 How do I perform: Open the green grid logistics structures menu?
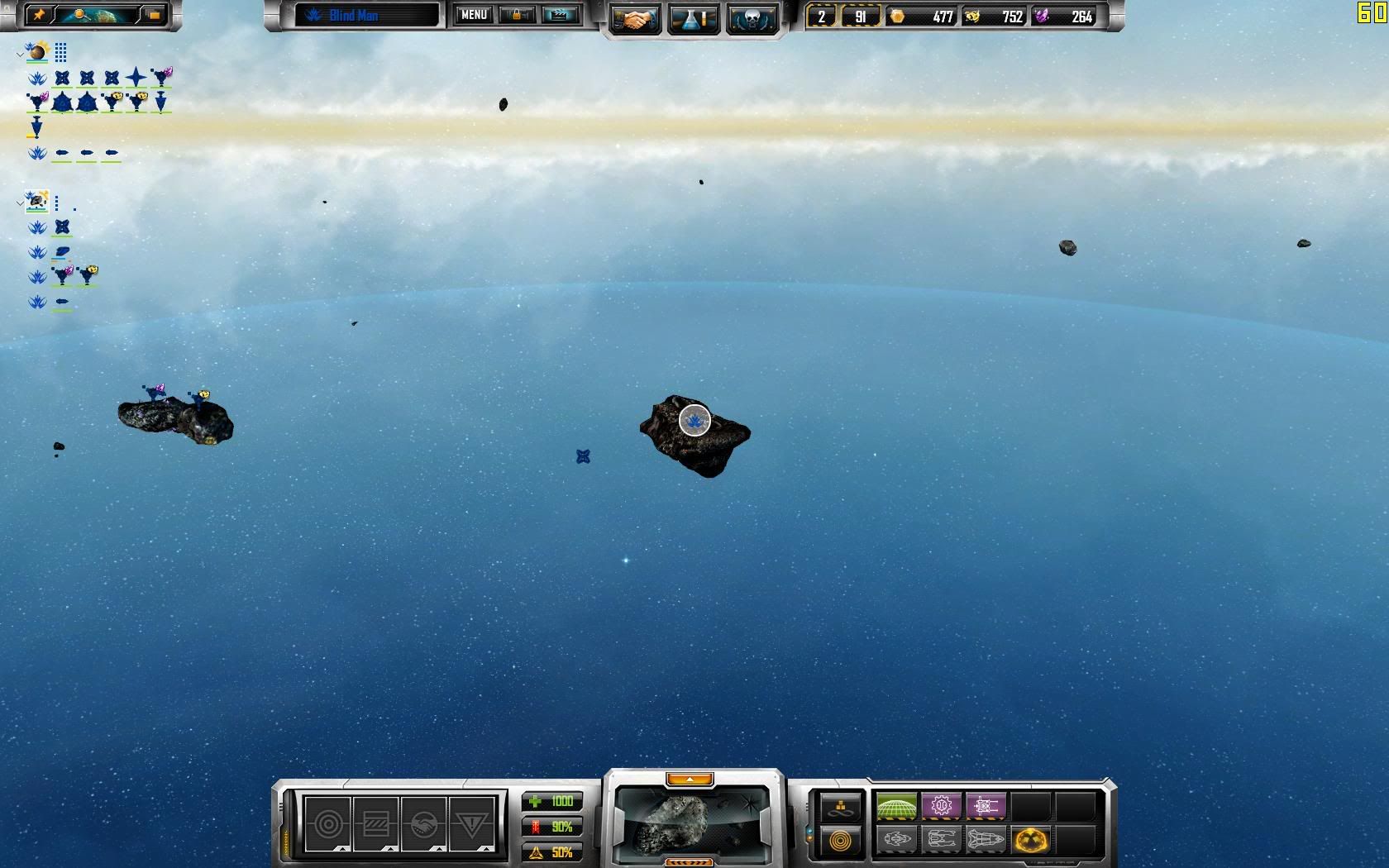click(x=896, y=805)
